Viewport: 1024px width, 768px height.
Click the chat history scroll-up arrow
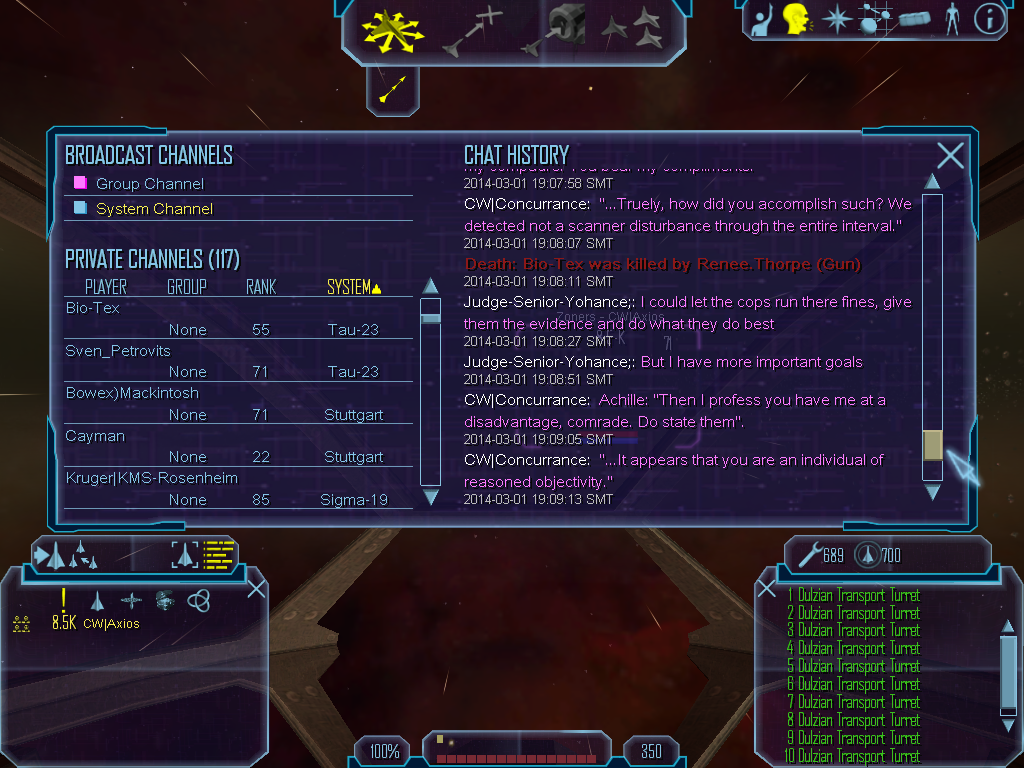tap(932, 182)
